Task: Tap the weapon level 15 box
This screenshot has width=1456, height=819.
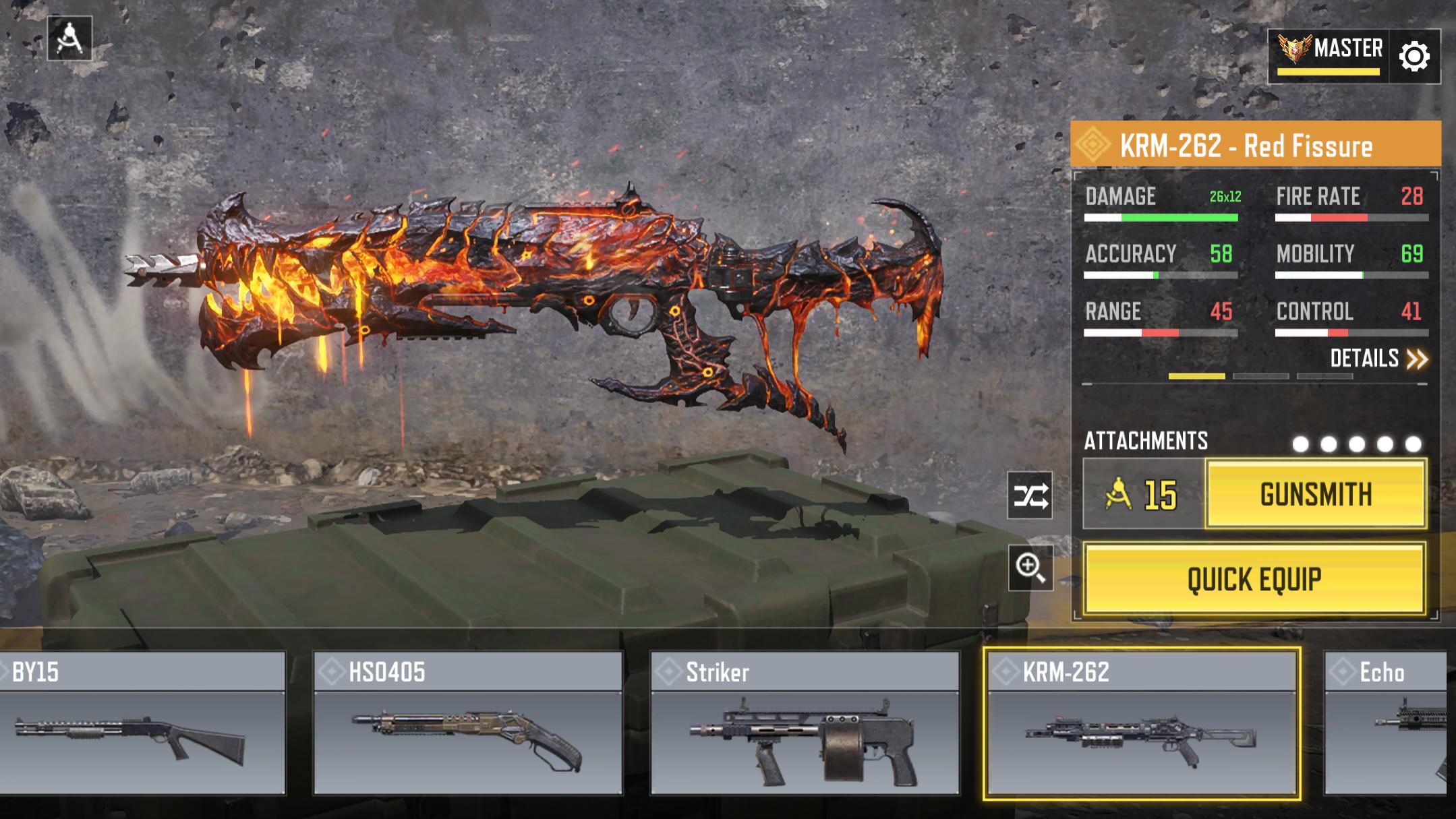Action: (1143, 495)
